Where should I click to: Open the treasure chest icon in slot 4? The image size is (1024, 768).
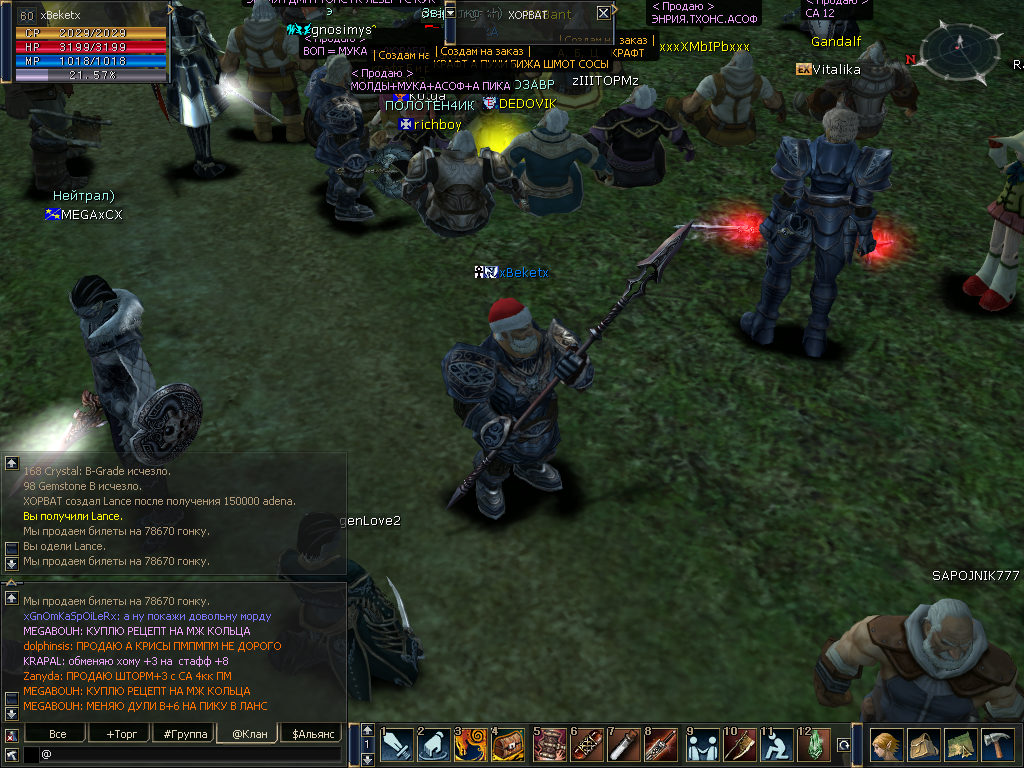coord(508,745)
